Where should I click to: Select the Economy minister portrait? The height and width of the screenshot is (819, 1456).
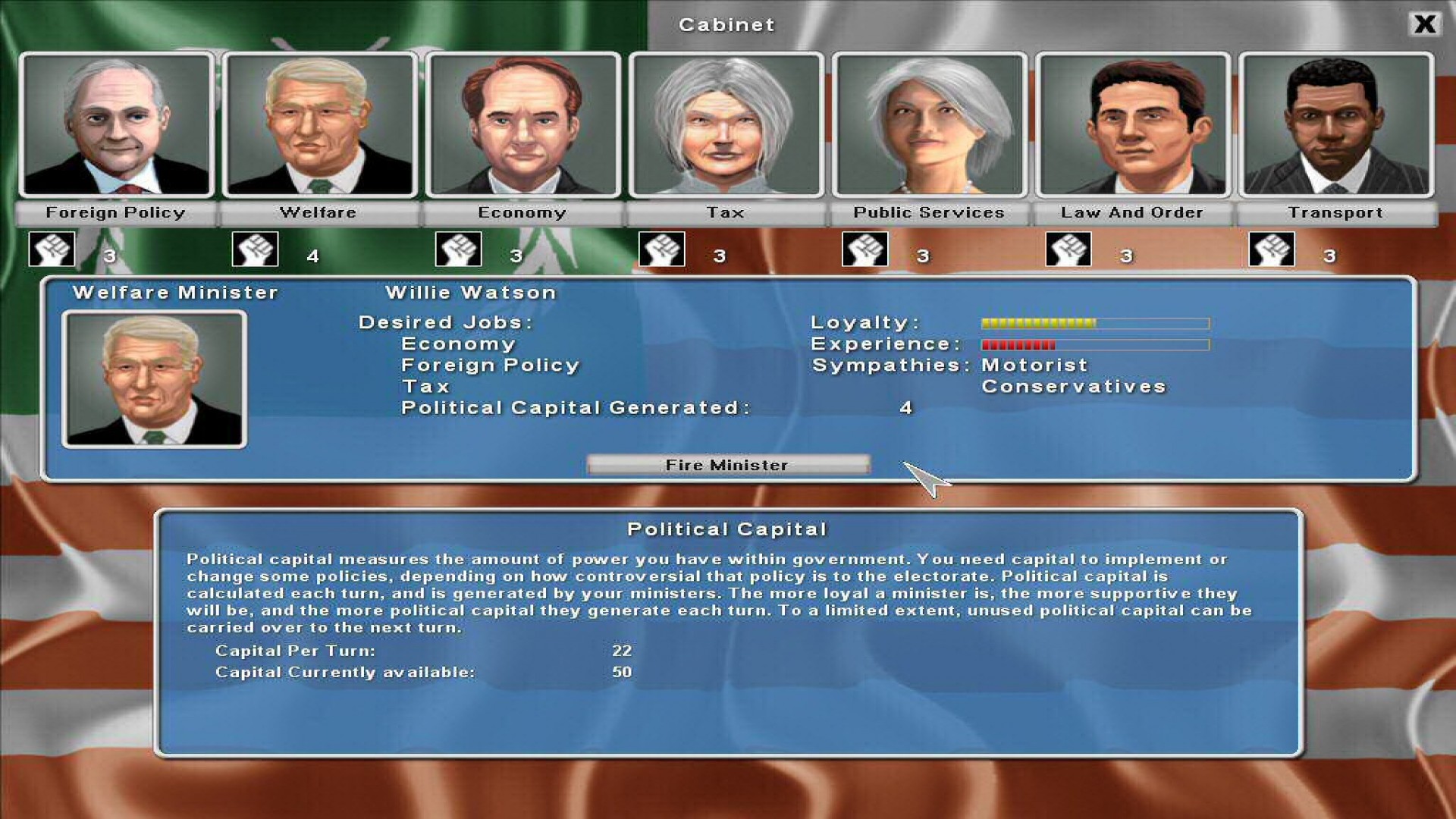(x=523, y=125)
